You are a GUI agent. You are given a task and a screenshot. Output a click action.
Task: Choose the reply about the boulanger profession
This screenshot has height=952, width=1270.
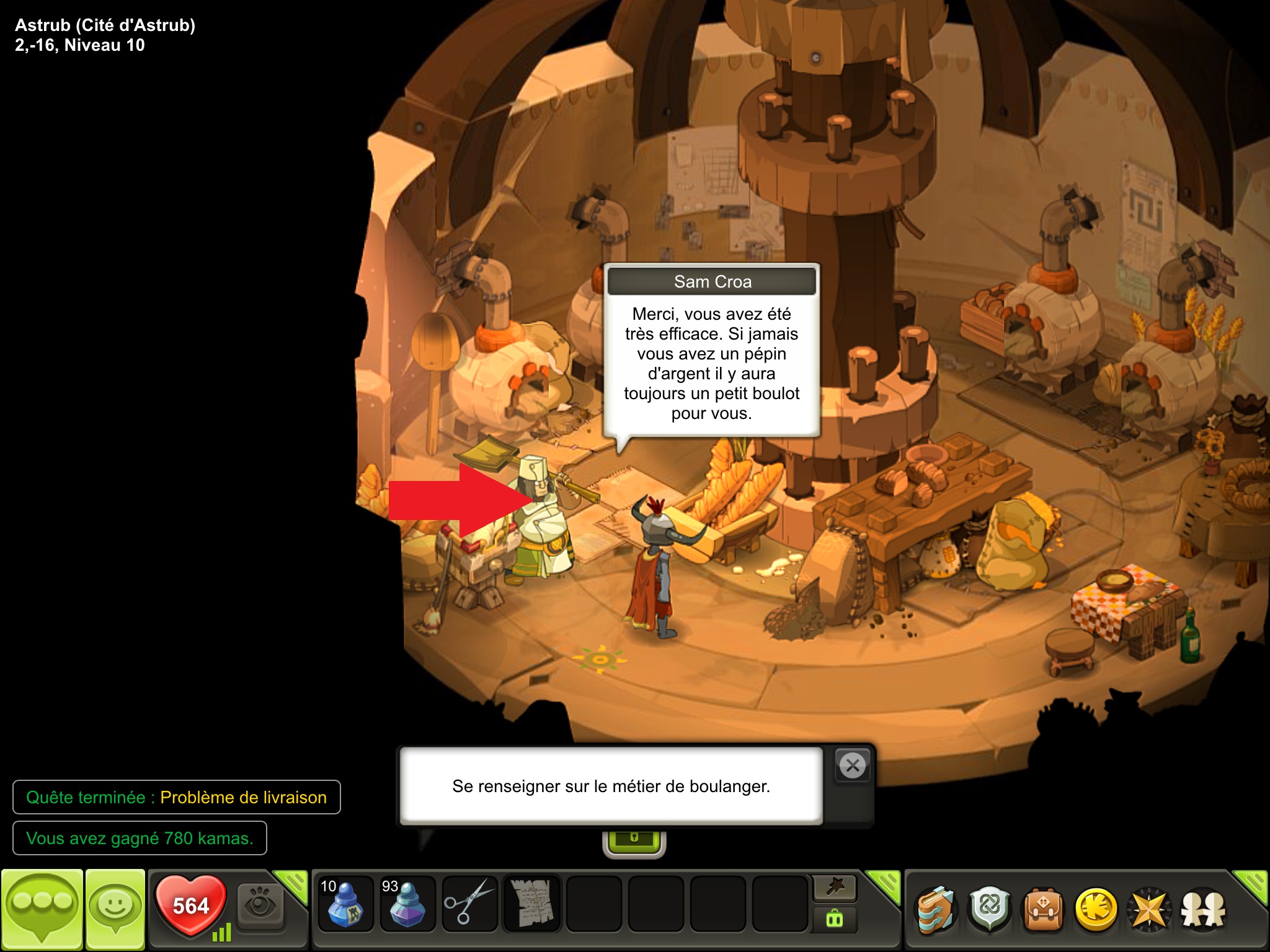tap(611, 786)
